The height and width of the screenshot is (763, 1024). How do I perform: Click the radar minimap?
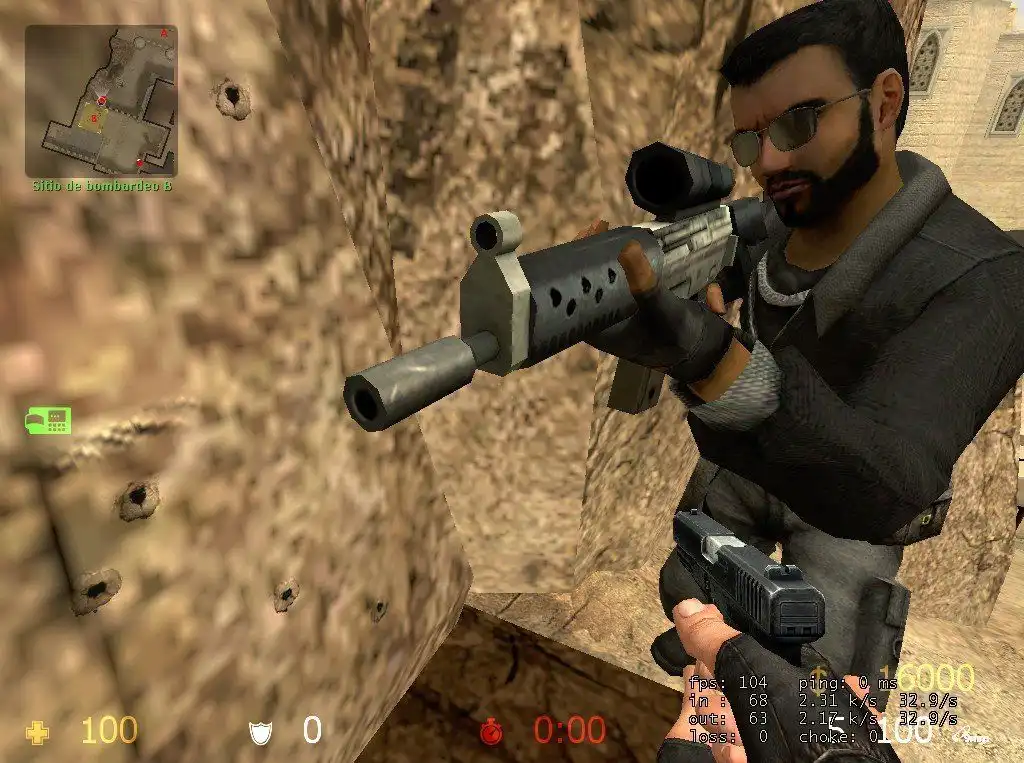tap(101, 101)
